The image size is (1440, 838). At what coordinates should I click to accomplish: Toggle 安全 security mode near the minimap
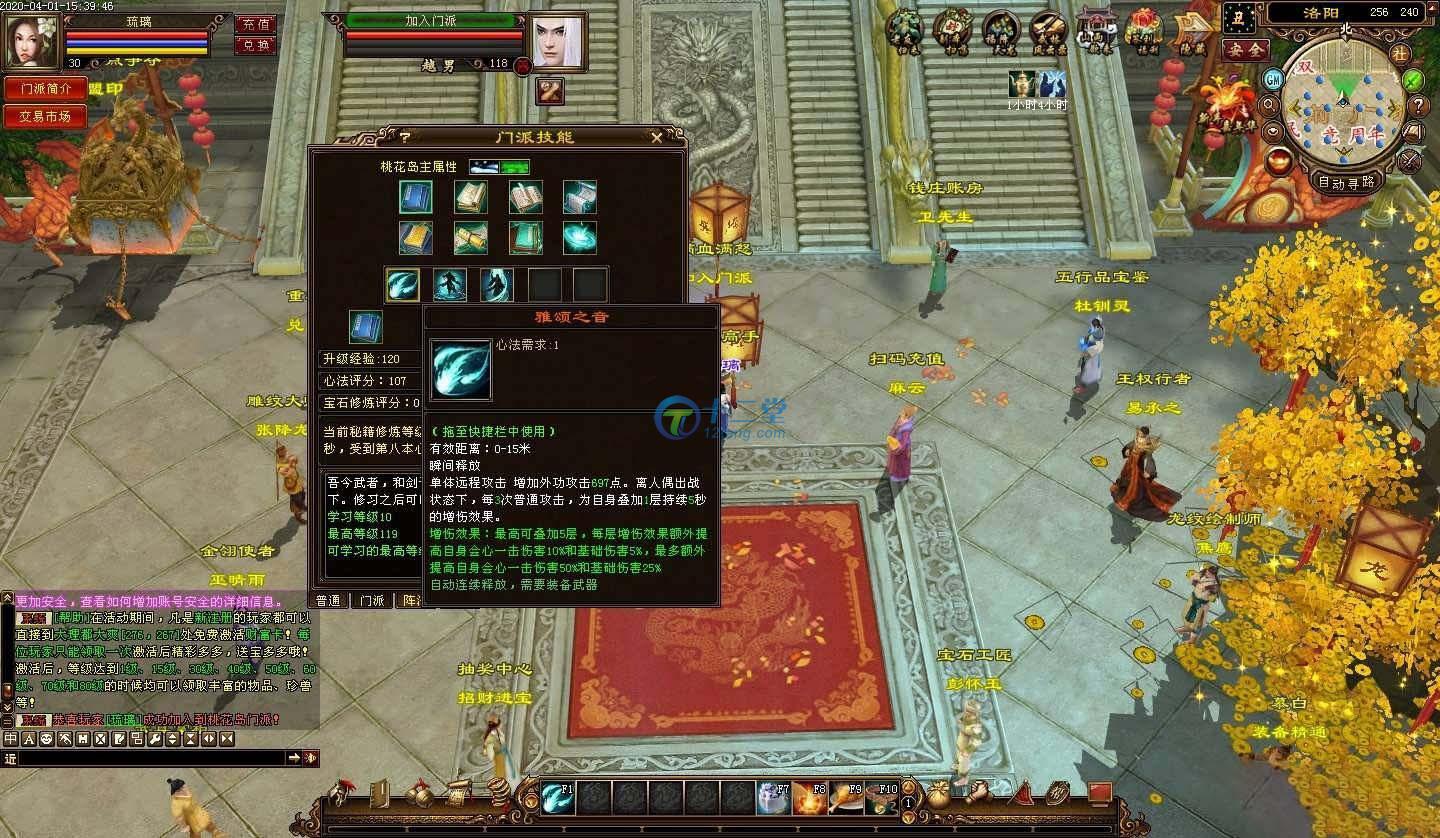tap(1247, 50)
